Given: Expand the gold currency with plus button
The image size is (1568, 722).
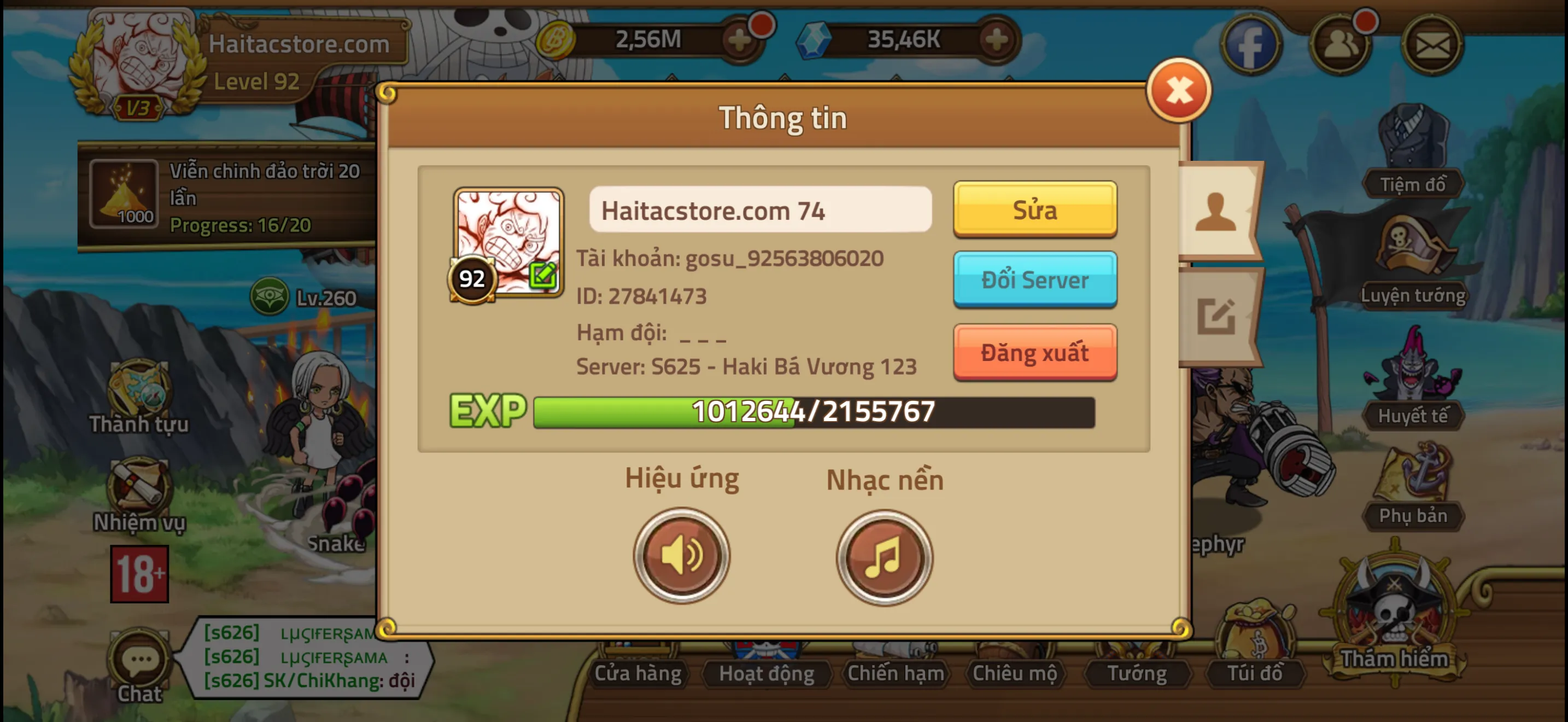Looking at the screenshot, I should 740,39.
